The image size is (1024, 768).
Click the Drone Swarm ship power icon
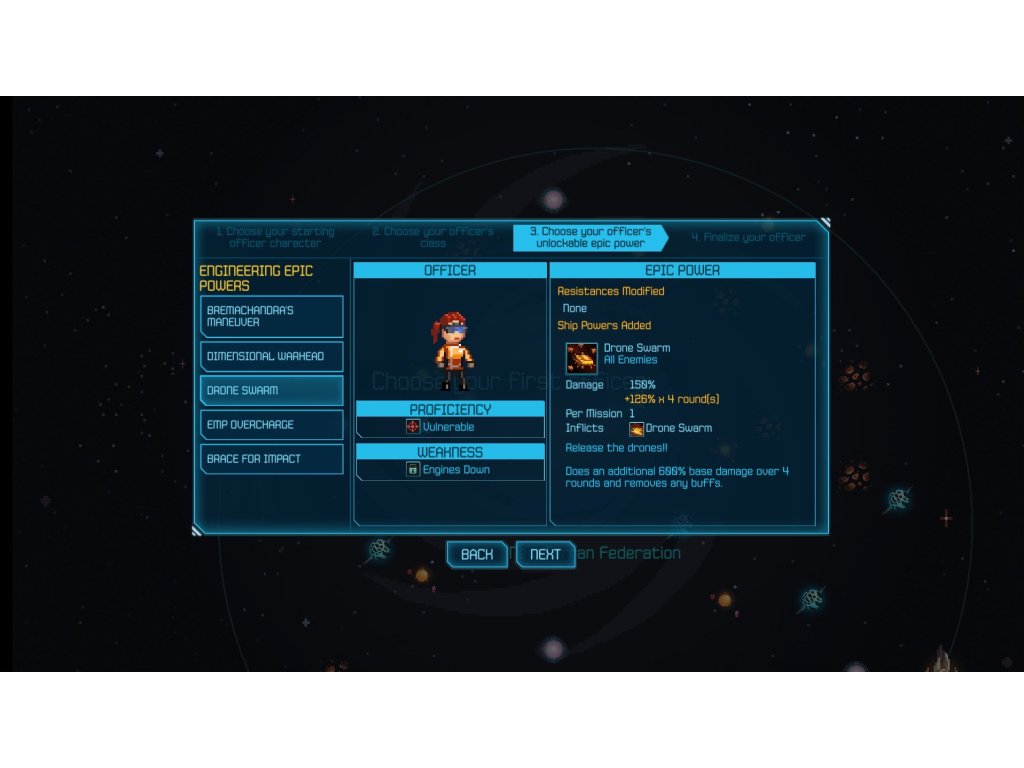click(x=581, y=358)
